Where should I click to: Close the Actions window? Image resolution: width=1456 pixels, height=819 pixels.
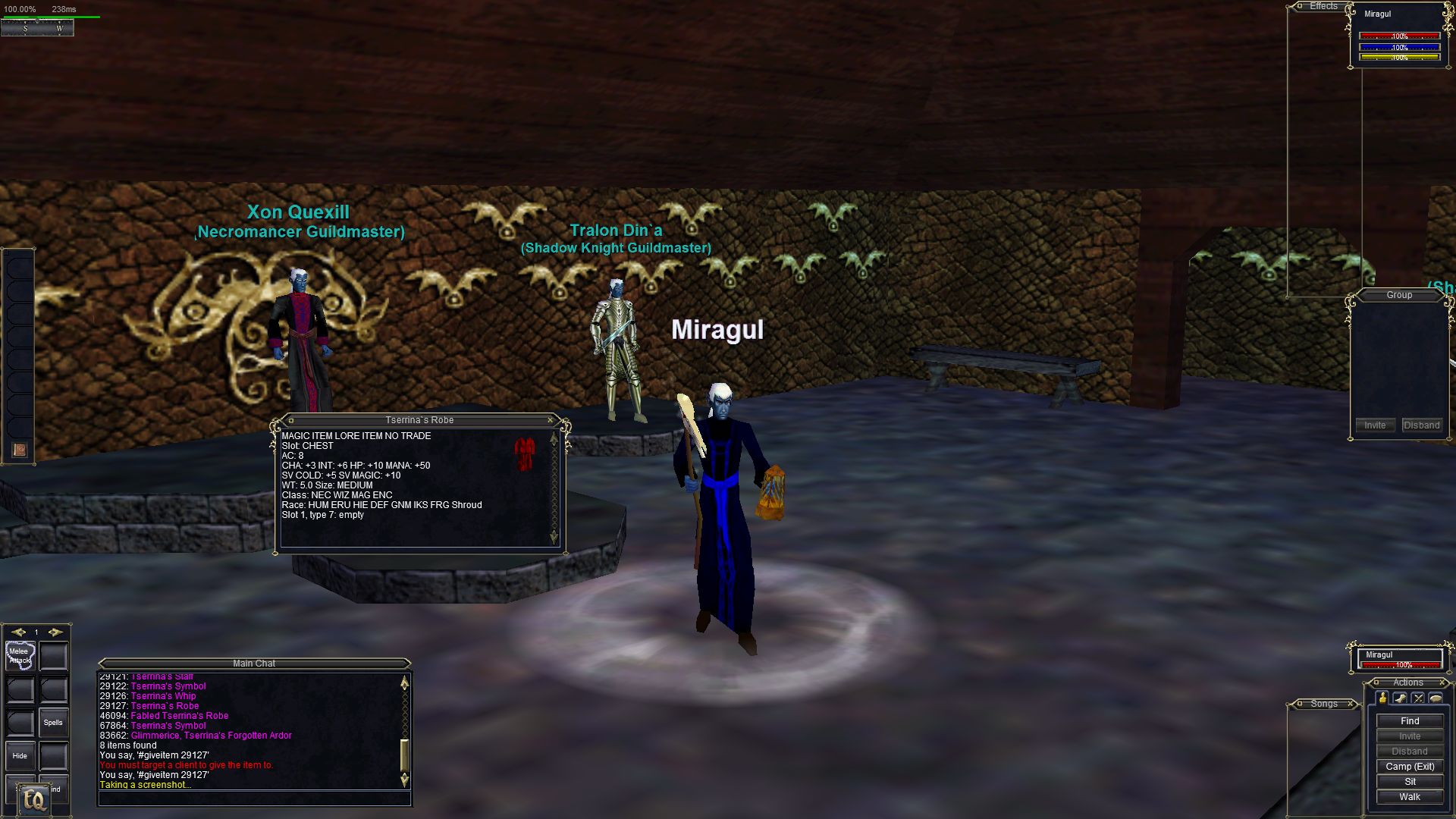tap(1443, 682)
